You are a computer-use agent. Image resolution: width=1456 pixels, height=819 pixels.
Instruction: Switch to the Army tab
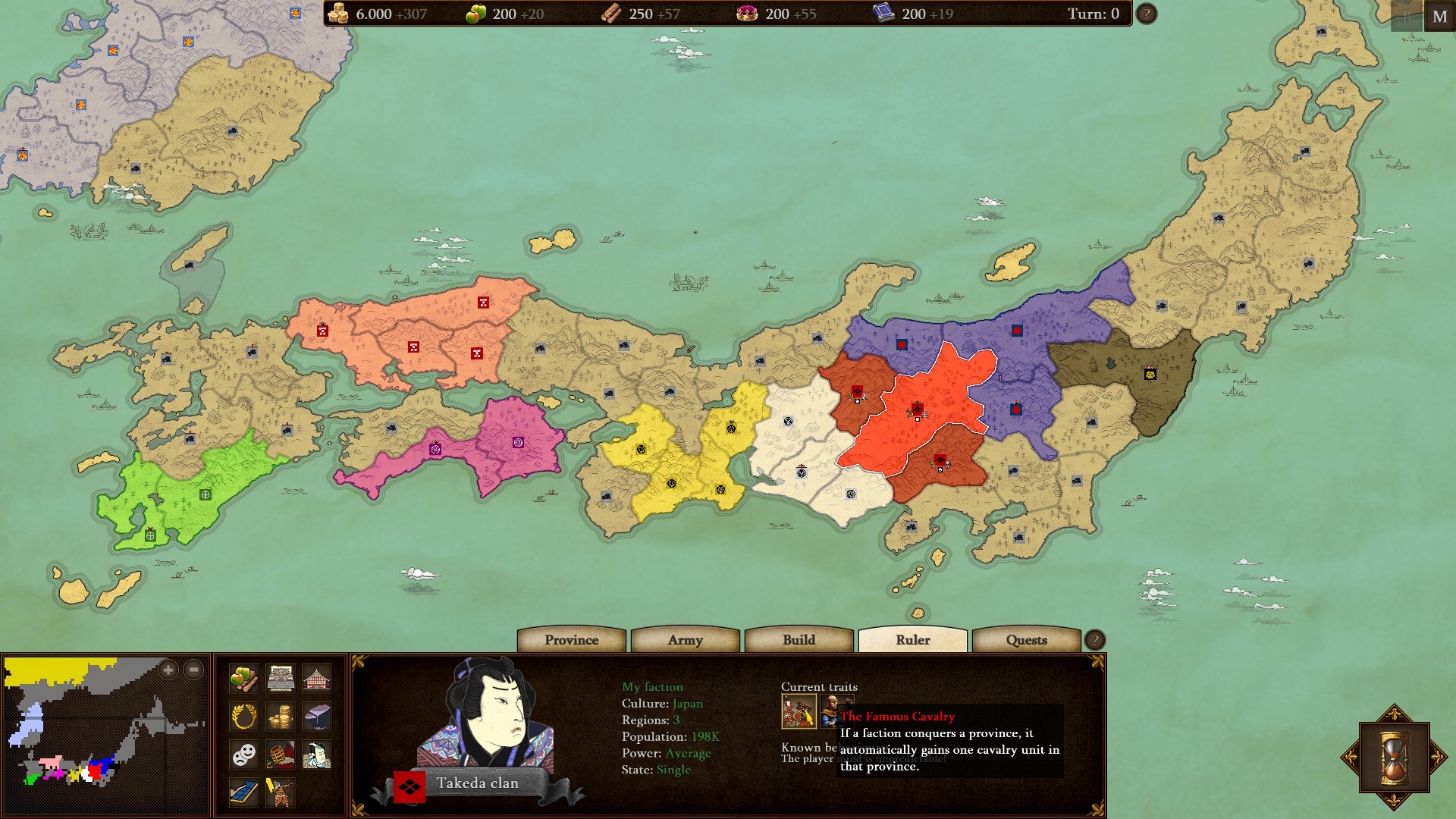click(685, 641)
